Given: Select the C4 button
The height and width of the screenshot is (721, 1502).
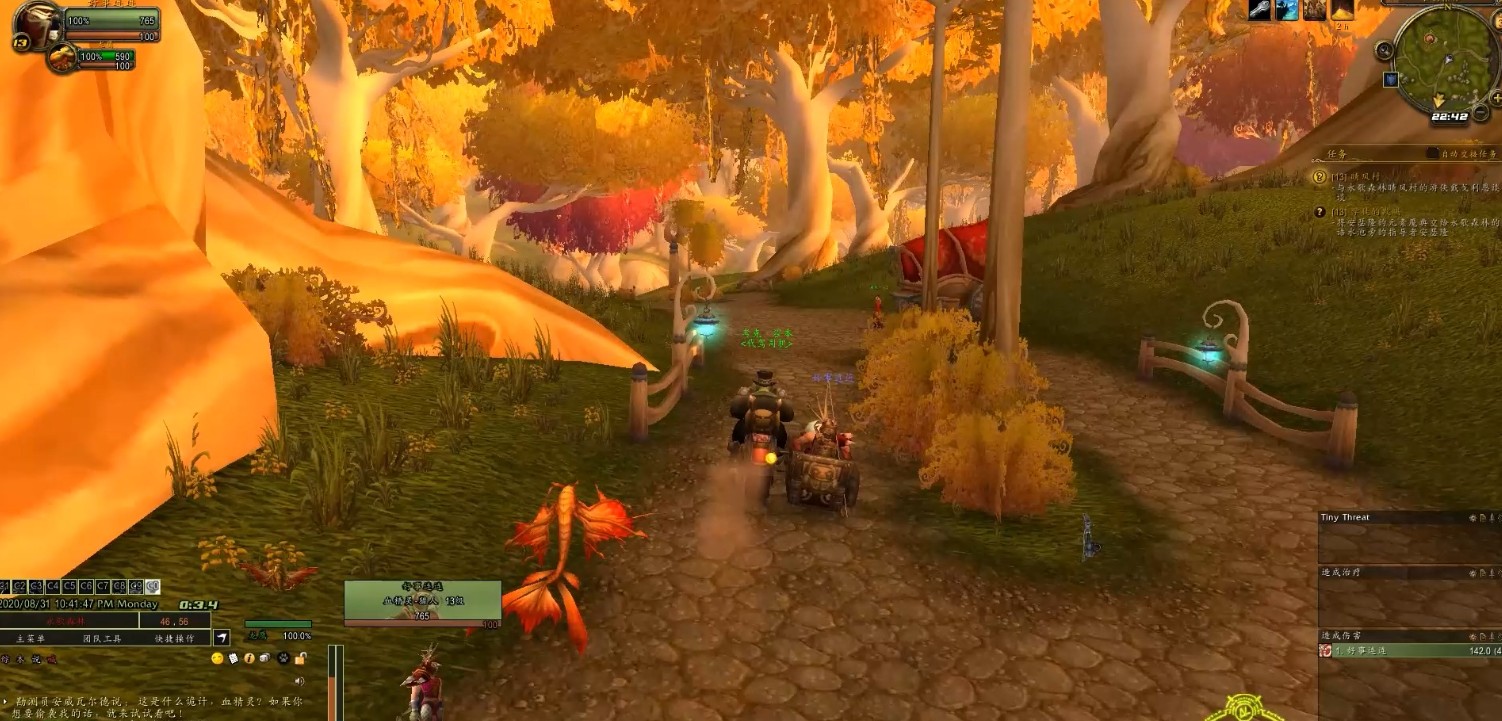Looking at the screenshot, I should (53, 586).
